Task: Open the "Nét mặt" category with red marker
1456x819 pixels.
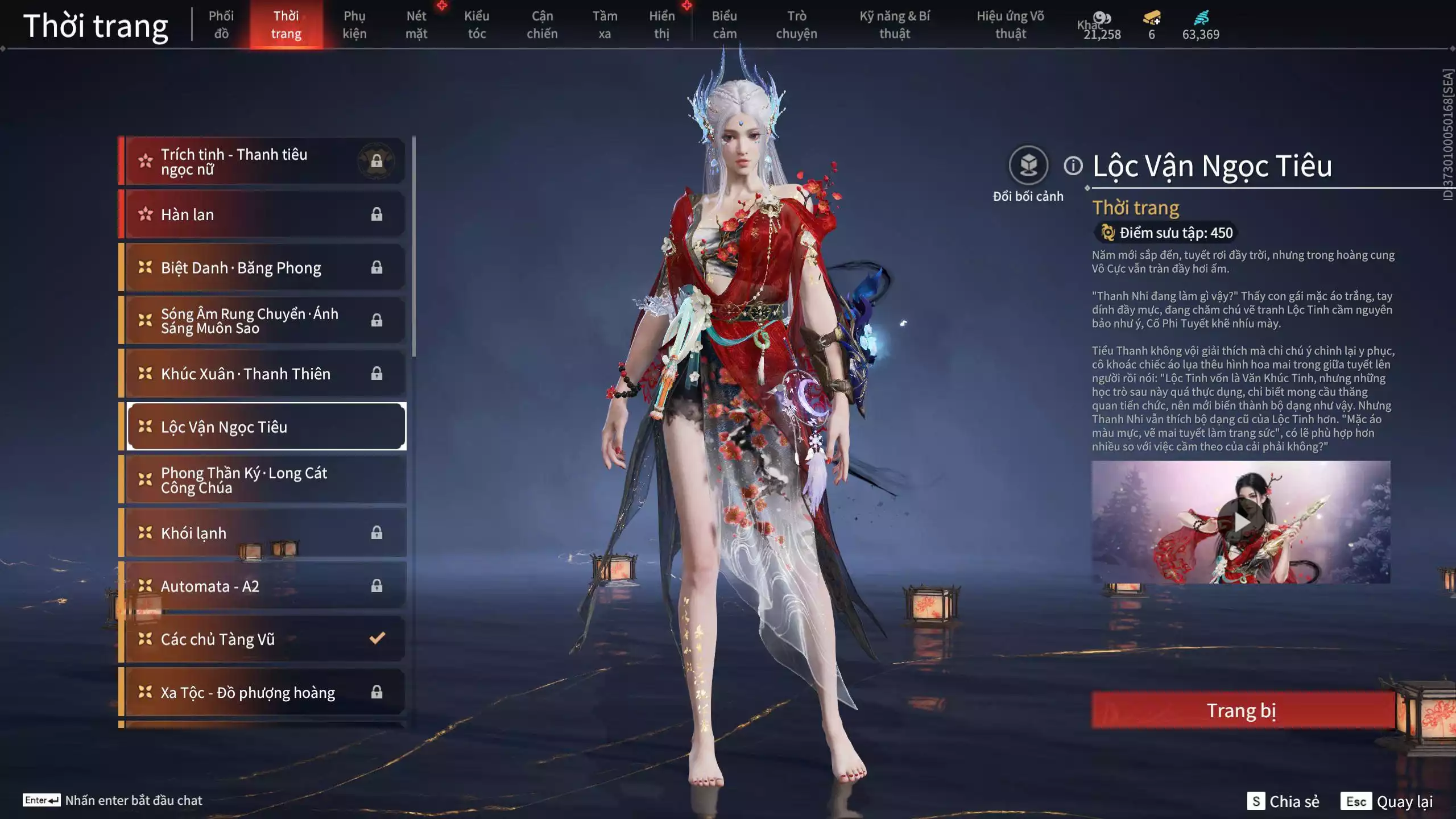Action: click(x=417, y=24)
